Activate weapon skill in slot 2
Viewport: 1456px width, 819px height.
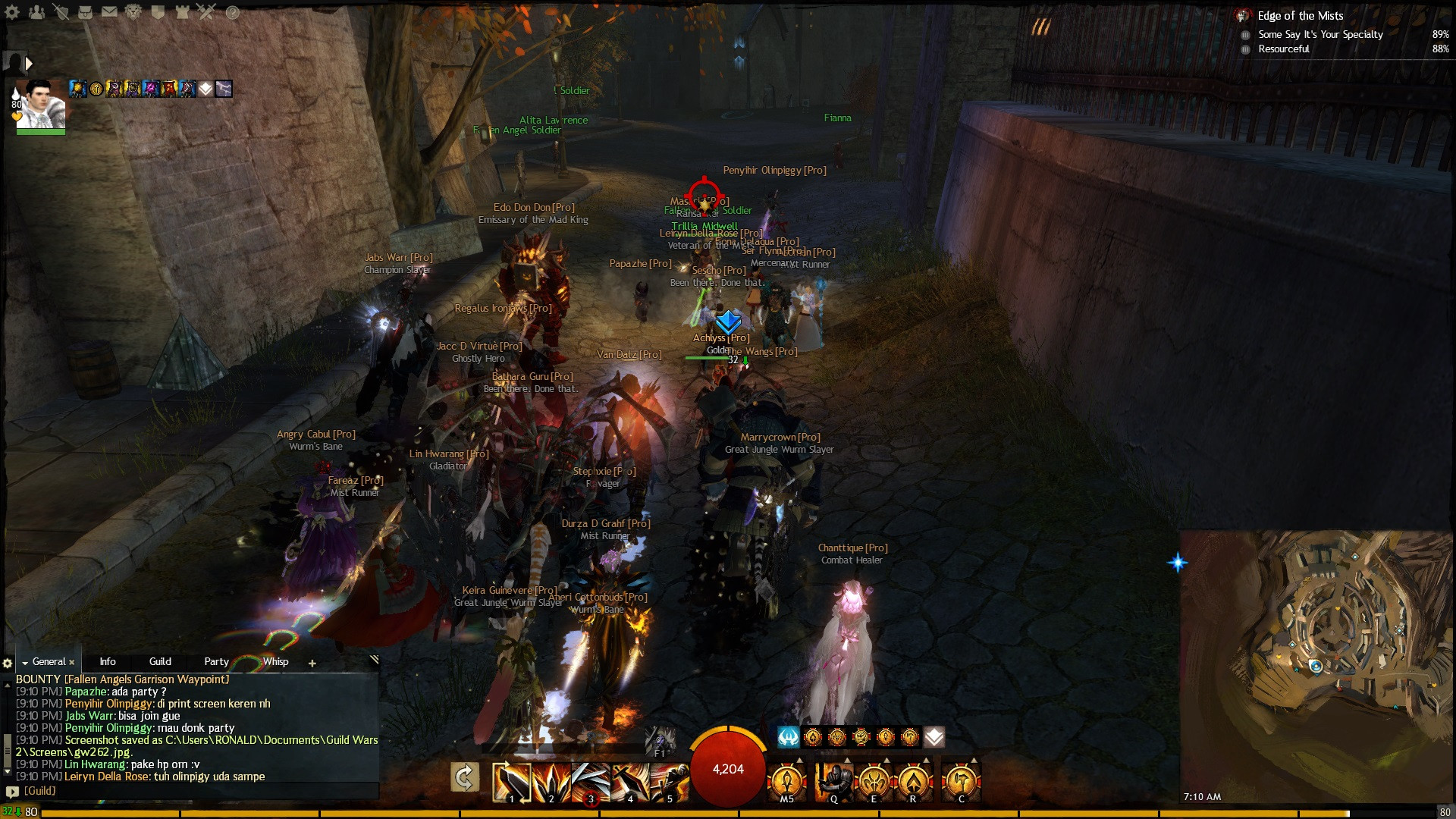click(x=551, y=781)
